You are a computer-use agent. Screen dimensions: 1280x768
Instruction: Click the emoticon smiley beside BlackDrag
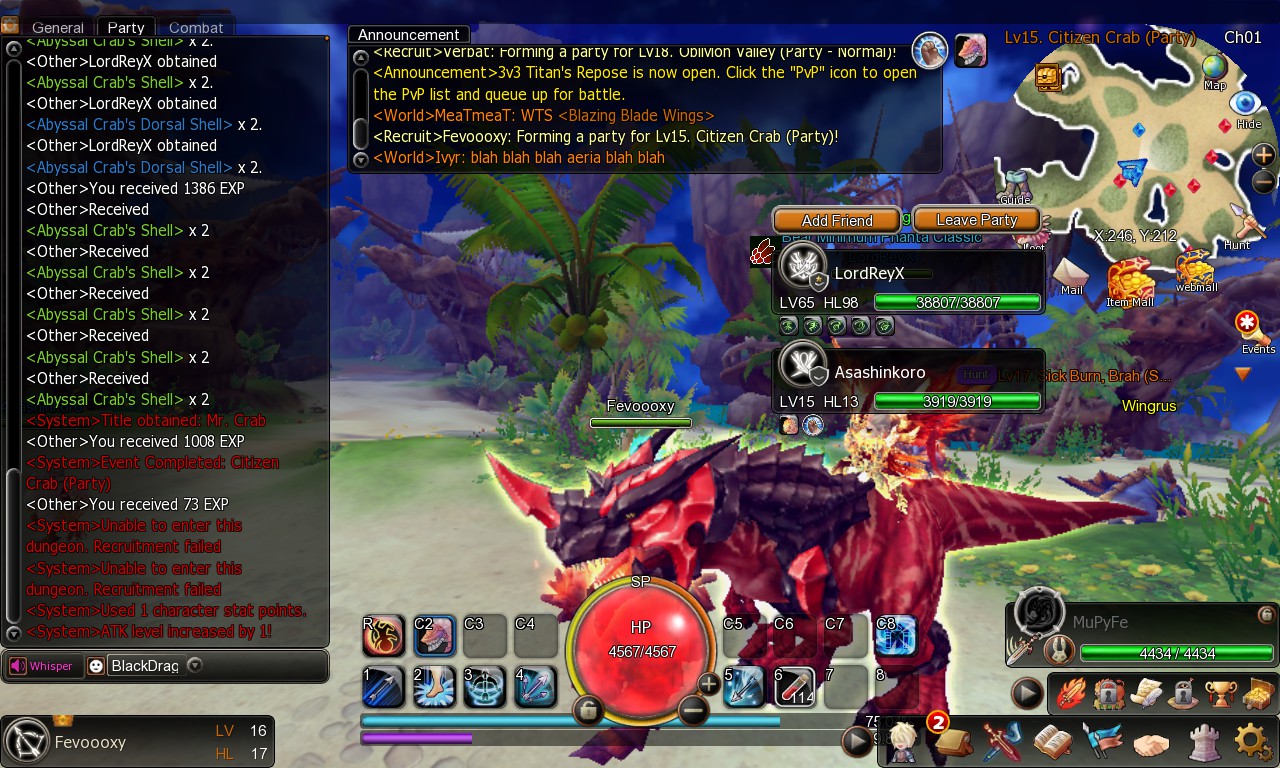[97, 666]
